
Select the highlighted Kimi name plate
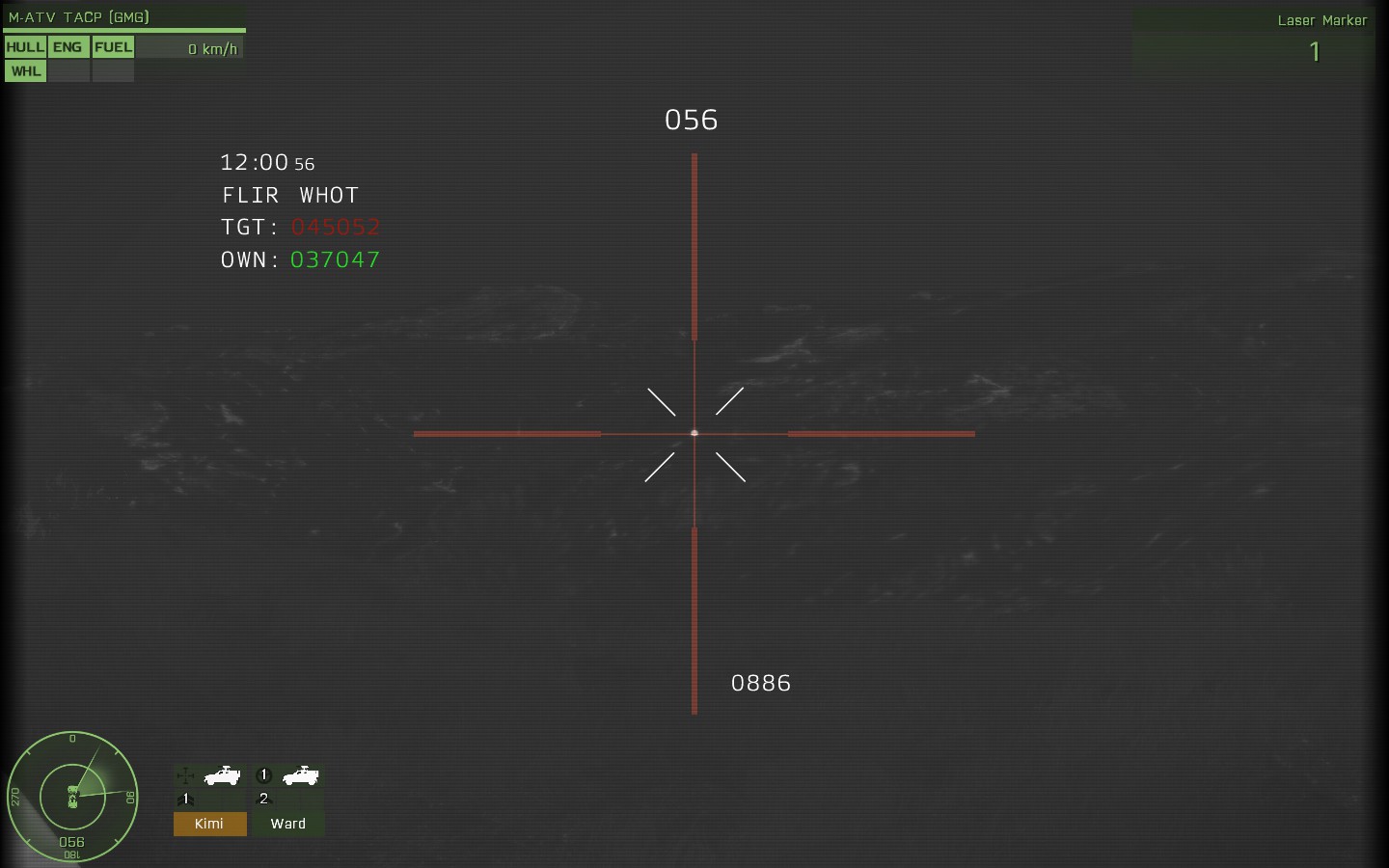[209, 825]
